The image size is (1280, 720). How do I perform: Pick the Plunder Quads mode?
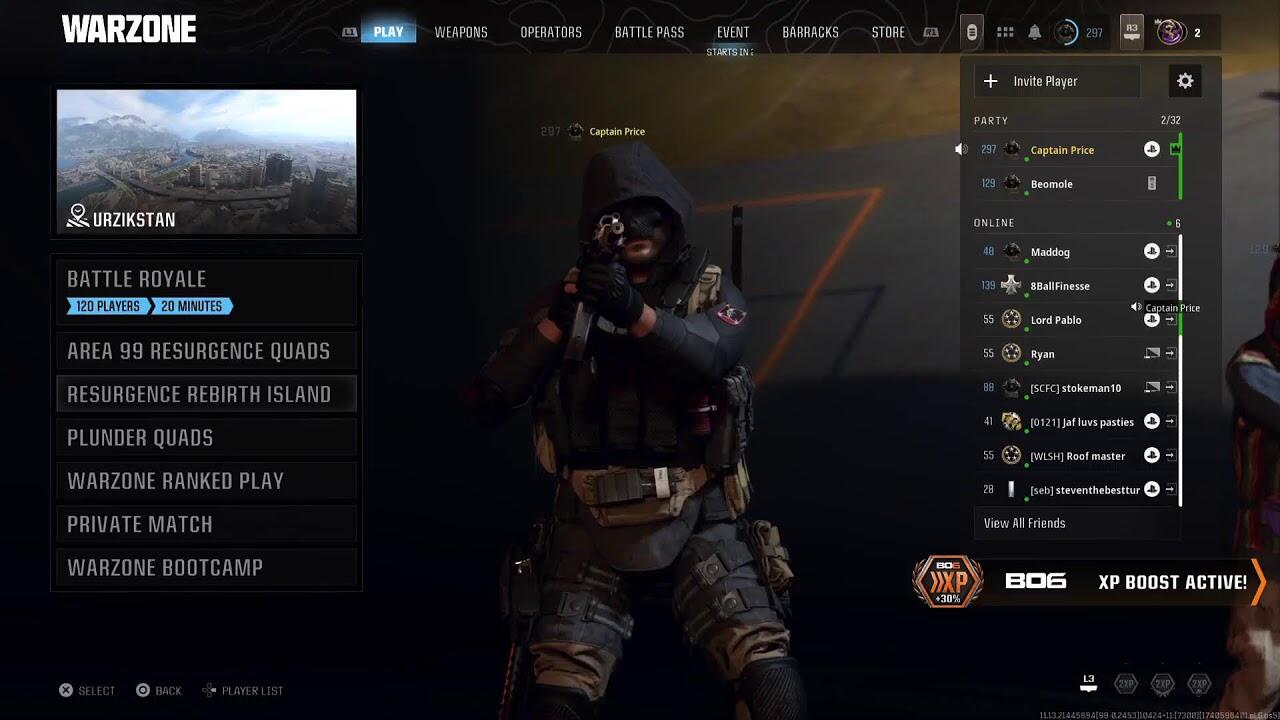(206, 437)
